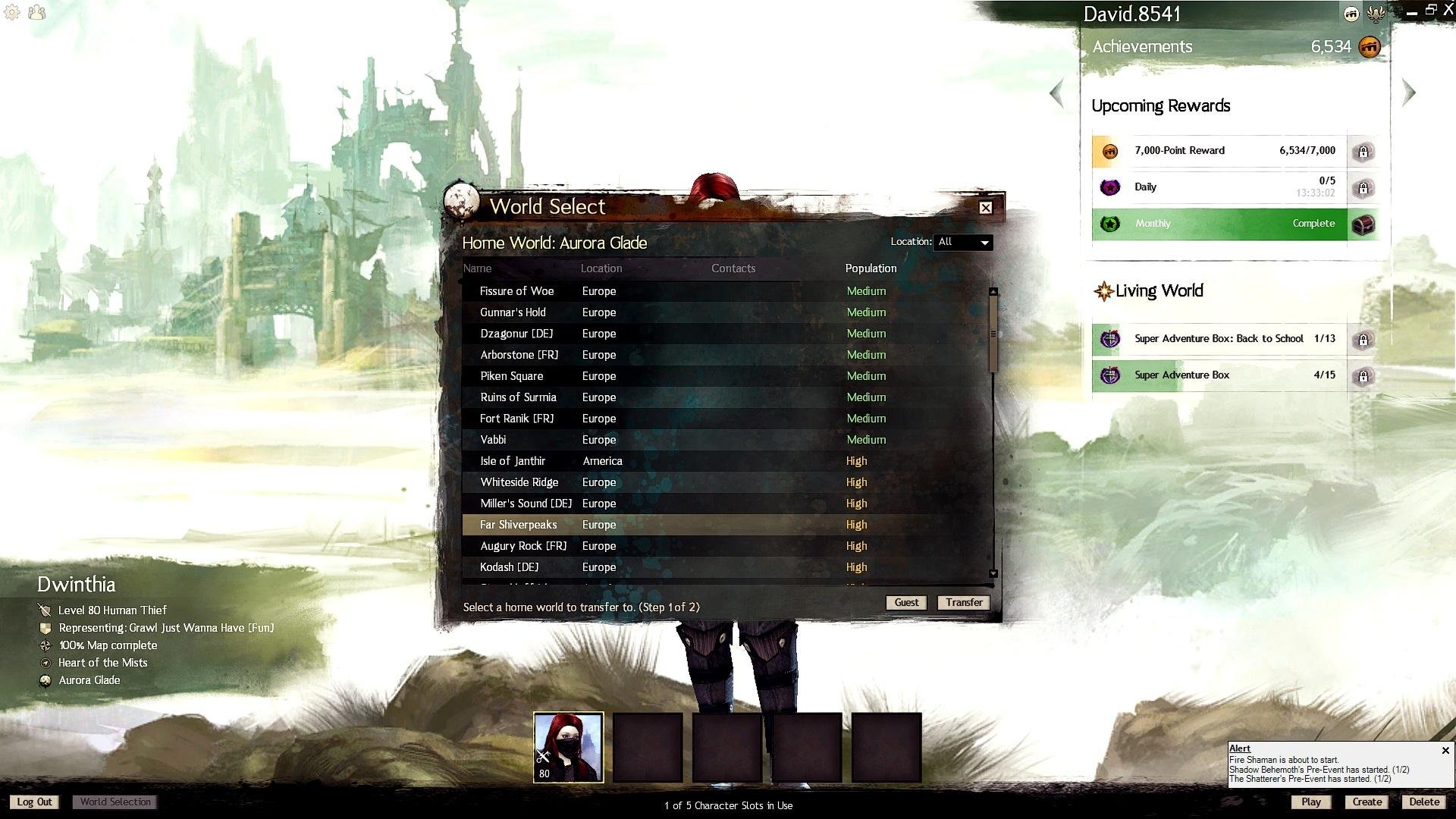1456x819 pixels.
Task: Log out of the account
Action: [x=35, y=802]
